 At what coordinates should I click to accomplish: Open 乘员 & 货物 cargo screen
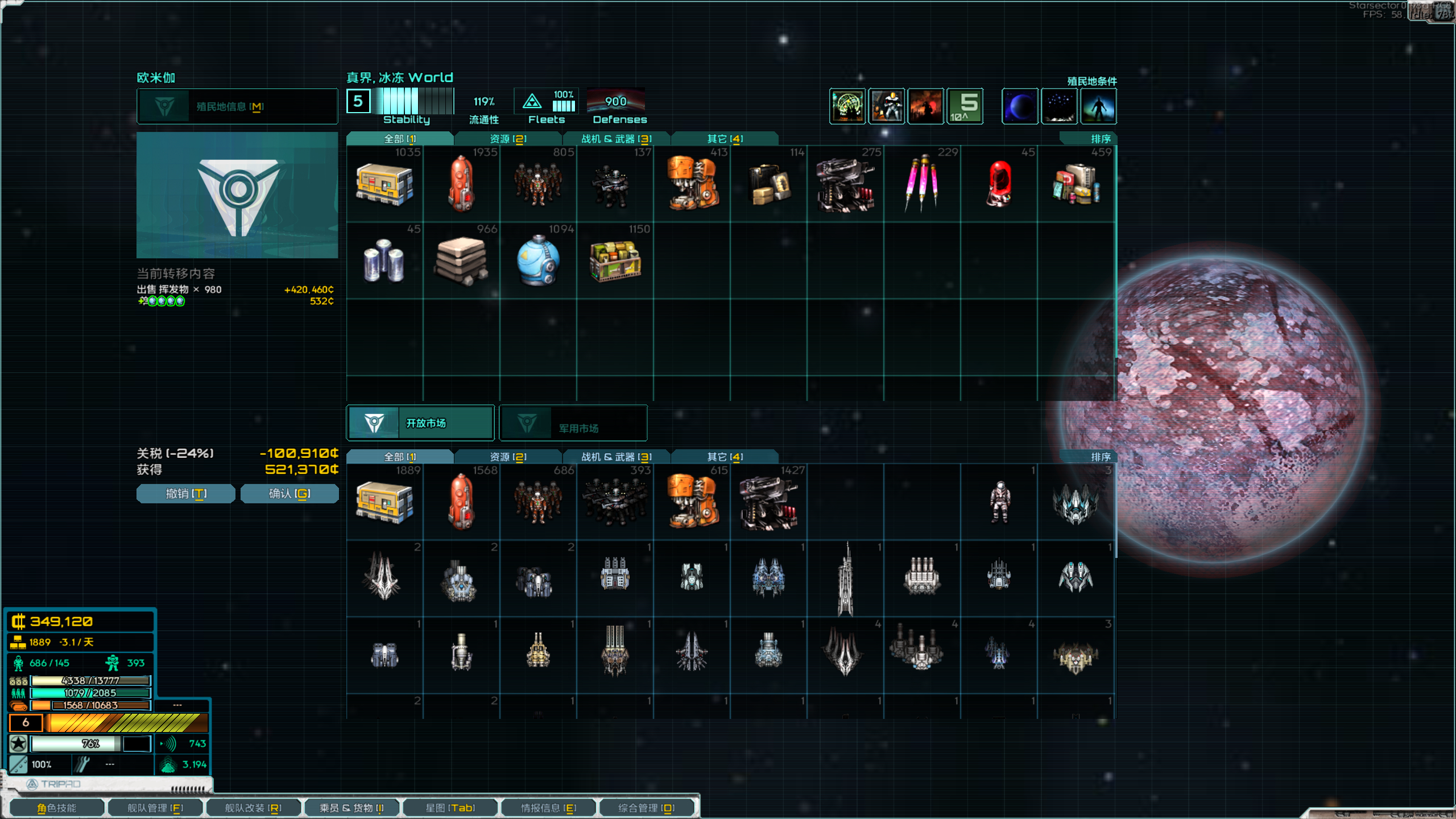(x=351, y=808)
